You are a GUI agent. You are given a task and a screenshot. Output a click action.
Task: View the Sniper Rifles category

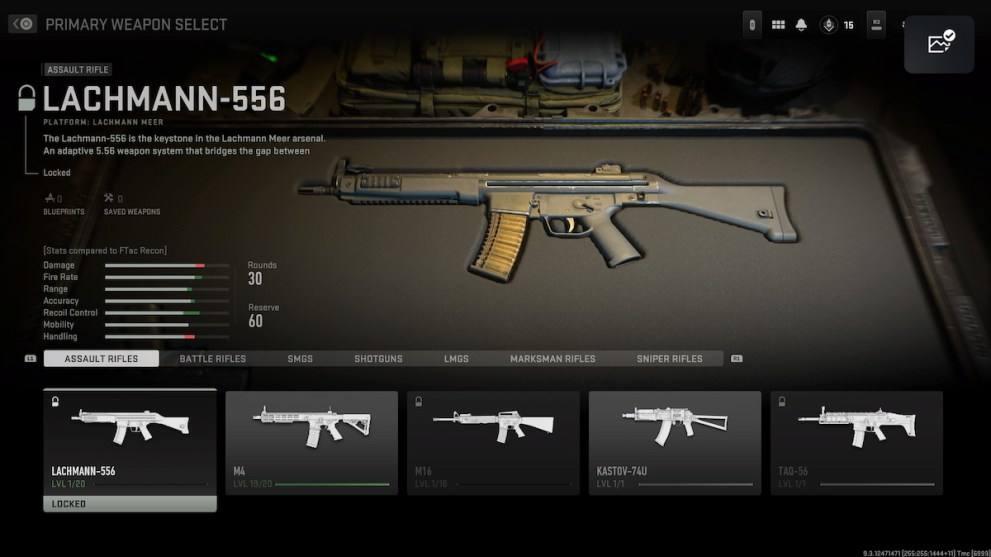tap(669, 358)
